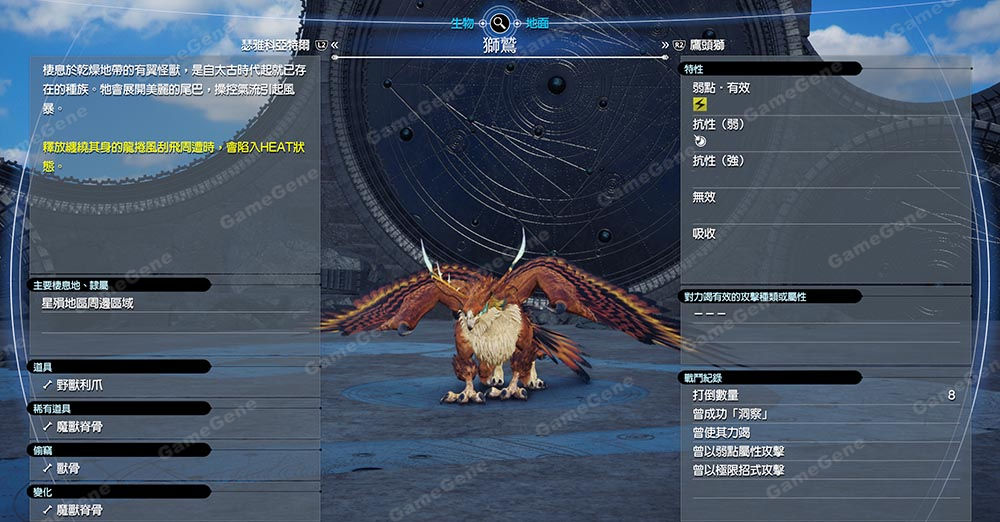The image size is (1000, 522).
Task: Select 魔獸脊骨 under the 稀有道具 heading
Action: point(79,426)
